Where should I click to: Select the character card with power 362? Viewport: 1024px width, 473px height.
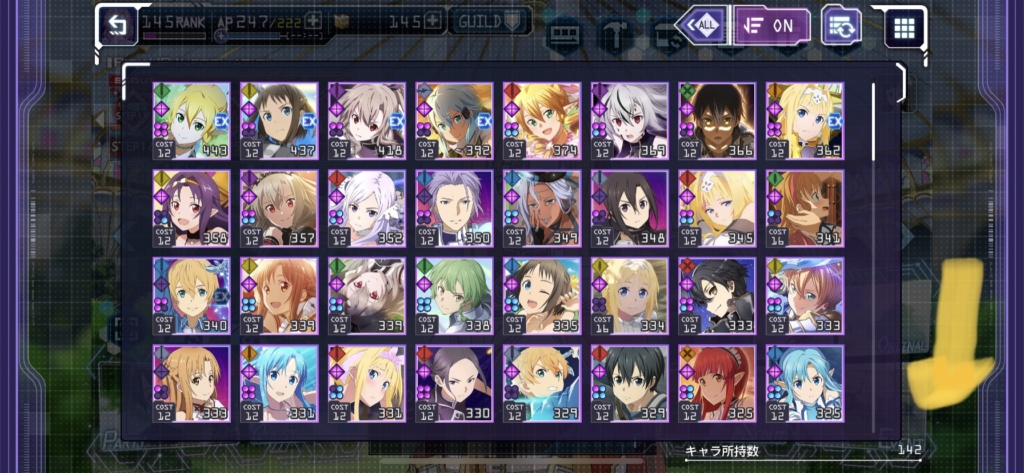coord(805,121)
